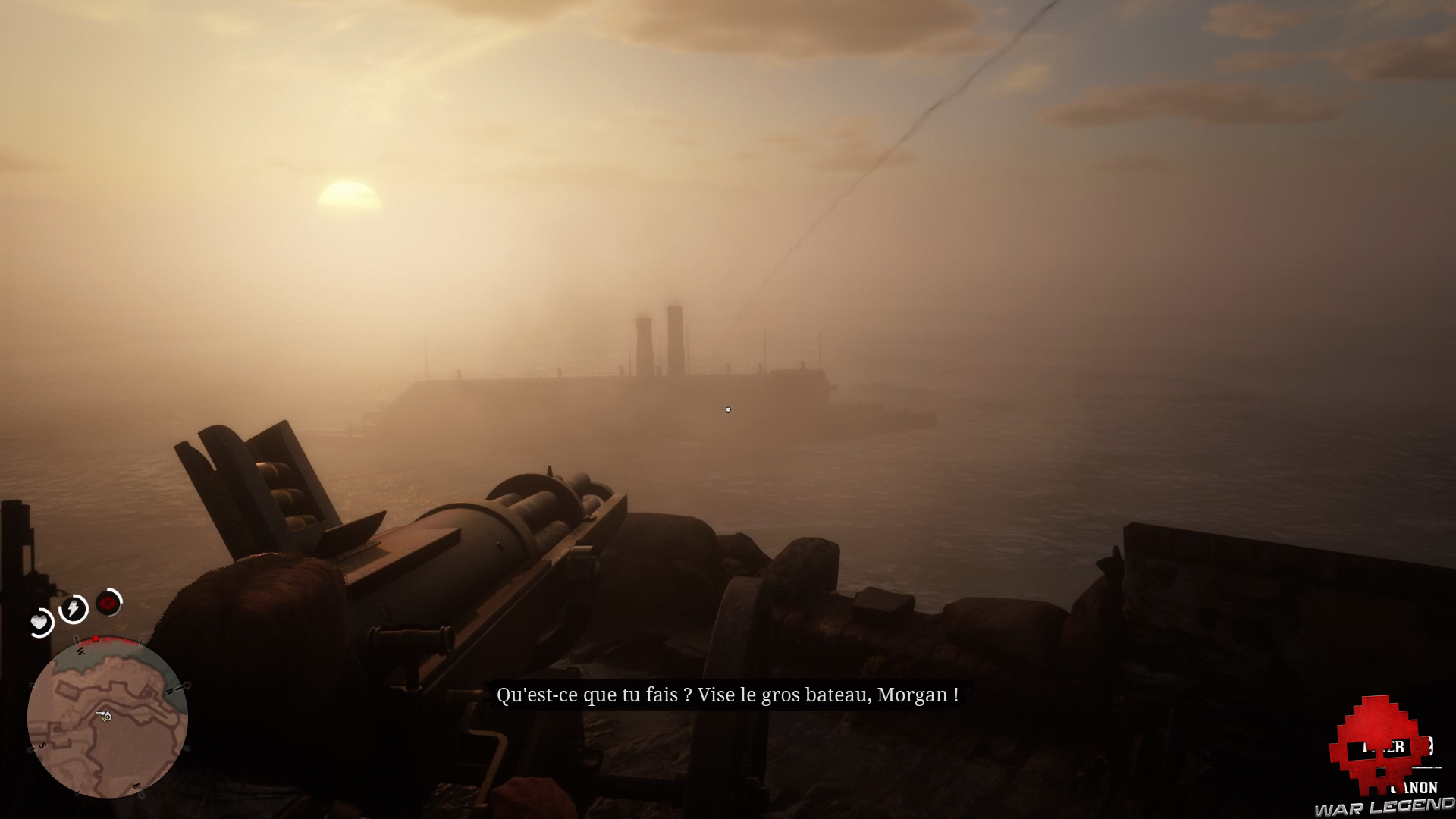Click the subtitle mentioning Morgan
The width and height of the screenshot is (1456, 819).
[x=728, y=694]
